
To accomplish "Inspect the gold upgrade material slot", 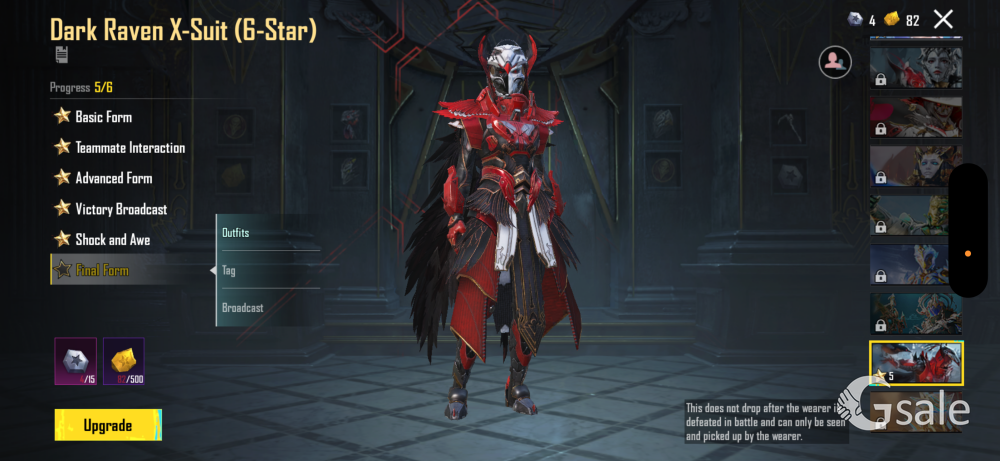I will pyautogui.click(x=124, y=361).
